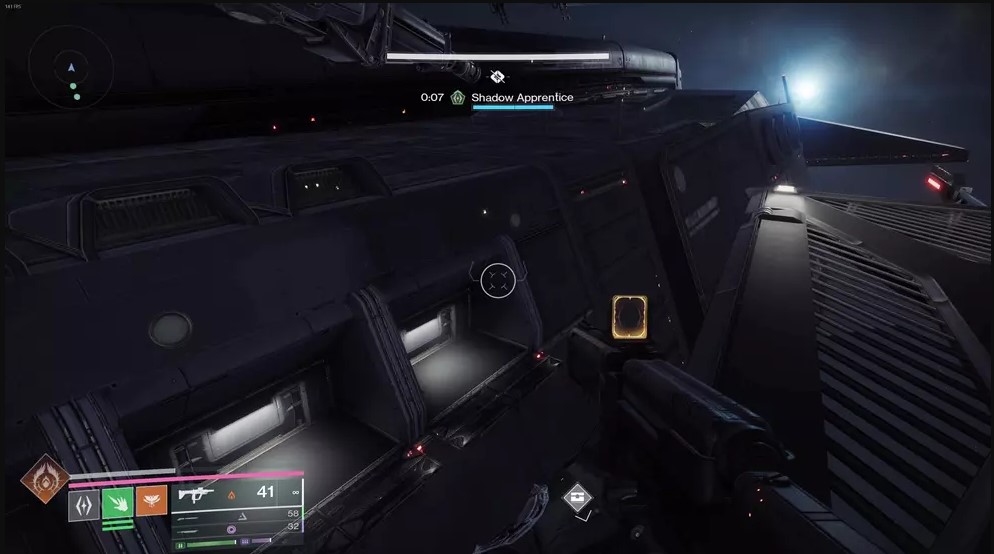The image size is (994, 554).
Task: Select the crossed-out diamond objective marker
Action: coord(497,76)
